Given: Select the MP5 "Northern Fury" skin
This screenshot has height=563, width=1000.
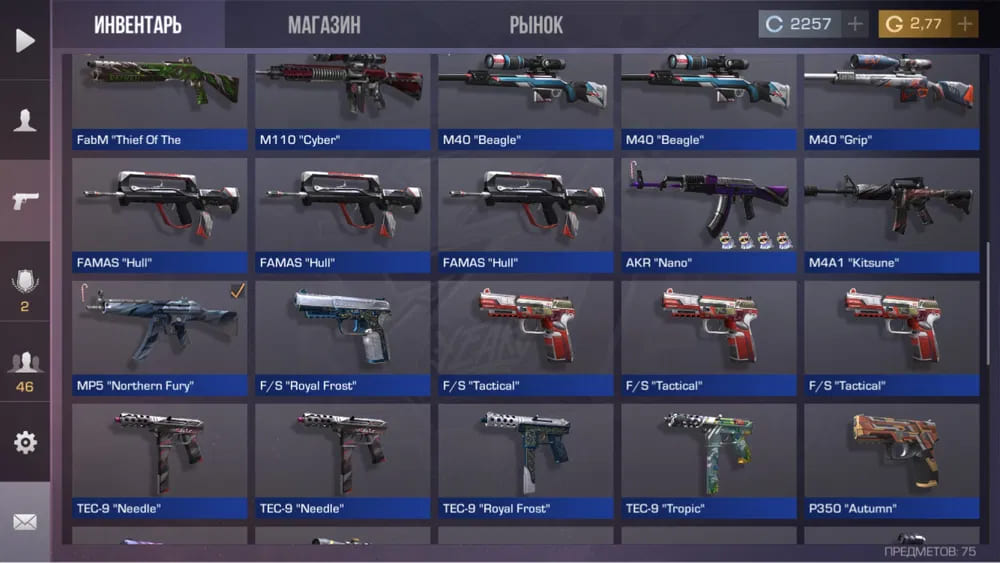Looking at the screenshot, I should (x=160, y=335).
